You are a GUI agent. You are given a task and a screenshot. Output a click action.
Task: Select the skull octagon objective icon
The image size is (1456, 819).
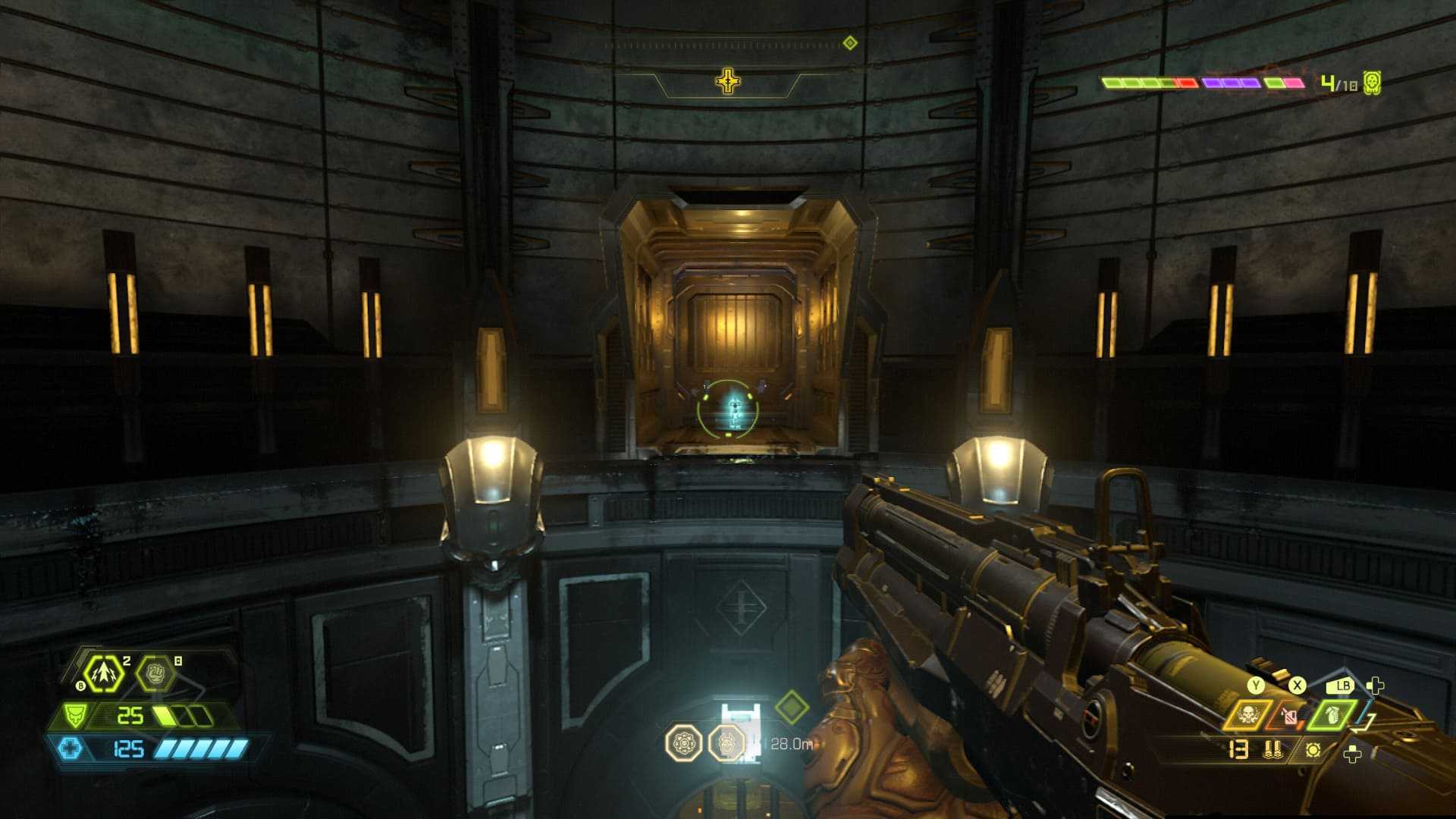coord(726,743)
